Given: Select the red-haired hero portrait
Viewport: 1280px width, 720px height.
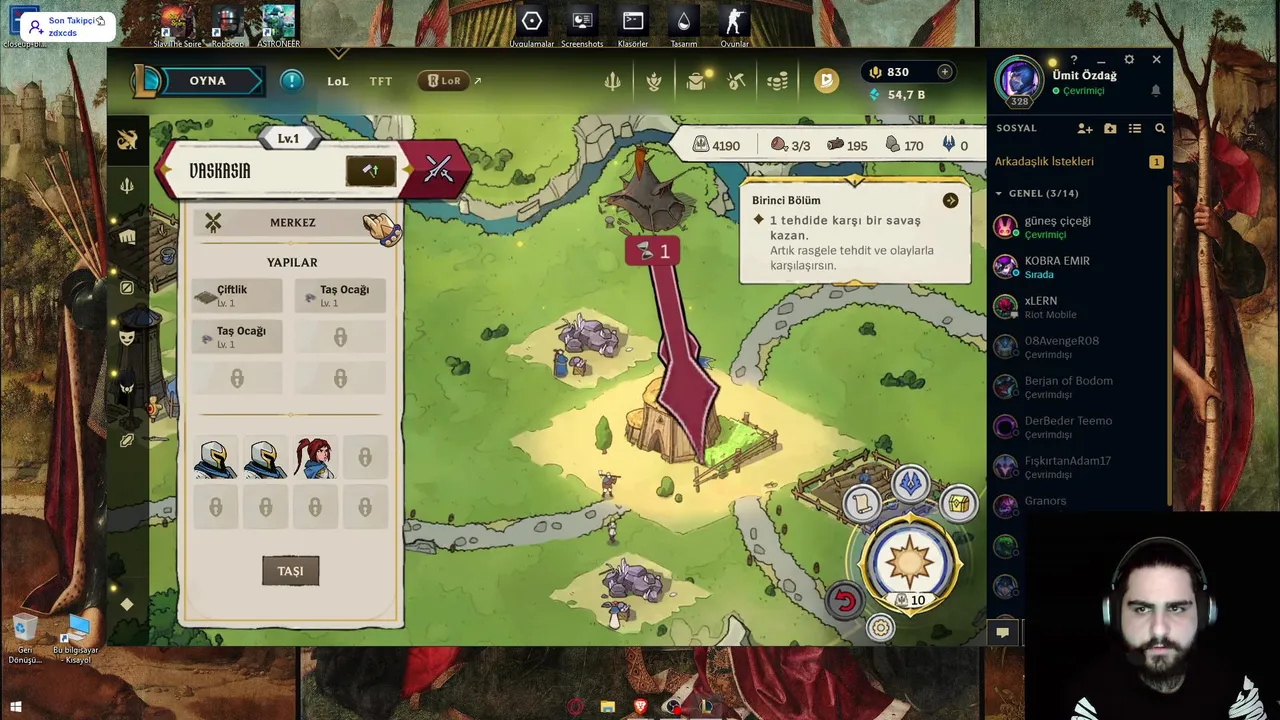Looking at the screenshot, I should pos(314,458).
